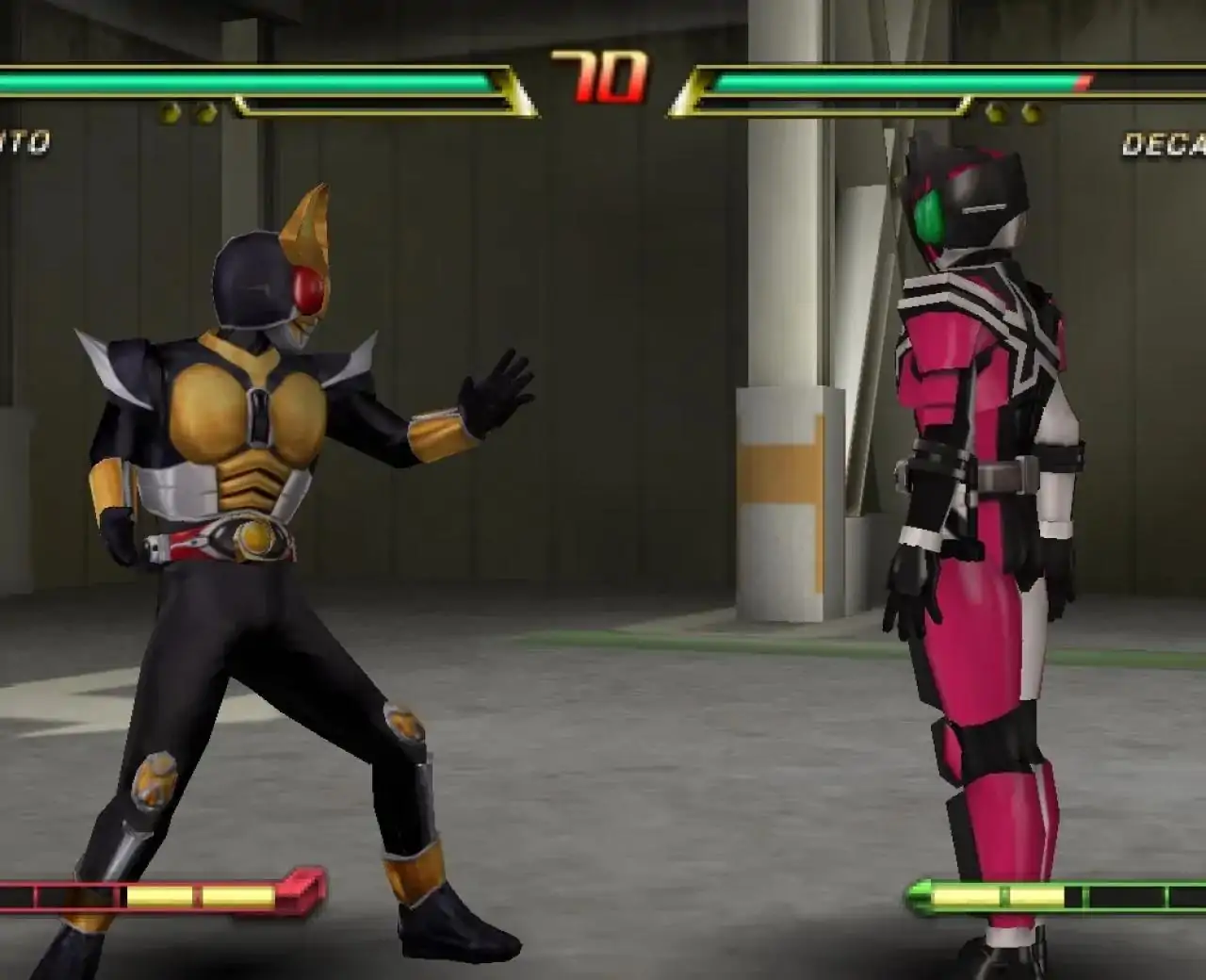Click the red damage segment on Decade's bar
Viewport: 1206px width, 980px height.
click(x=1084, y=82)
